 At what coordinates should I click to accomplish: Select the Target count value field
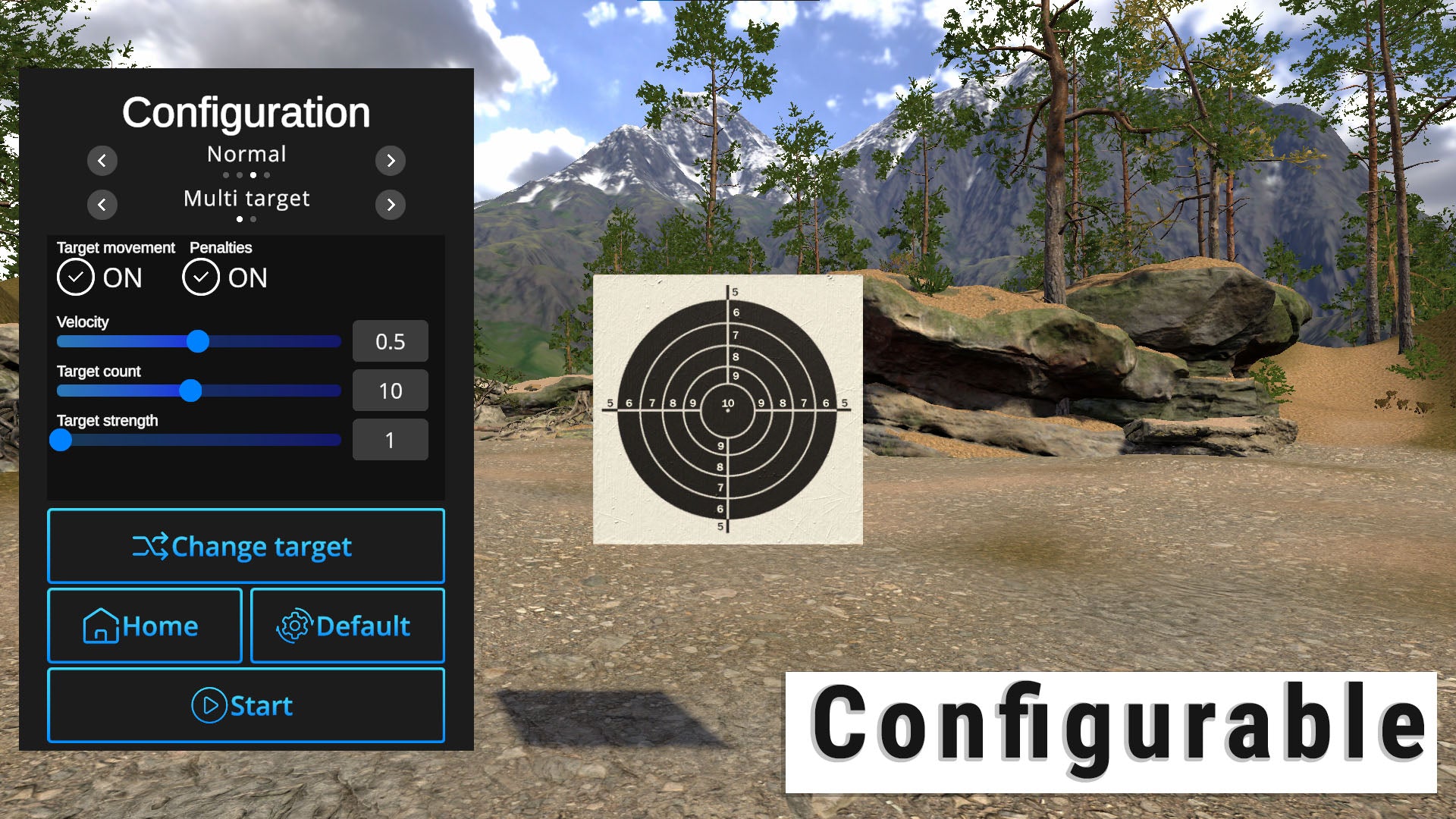coord(390,391)
